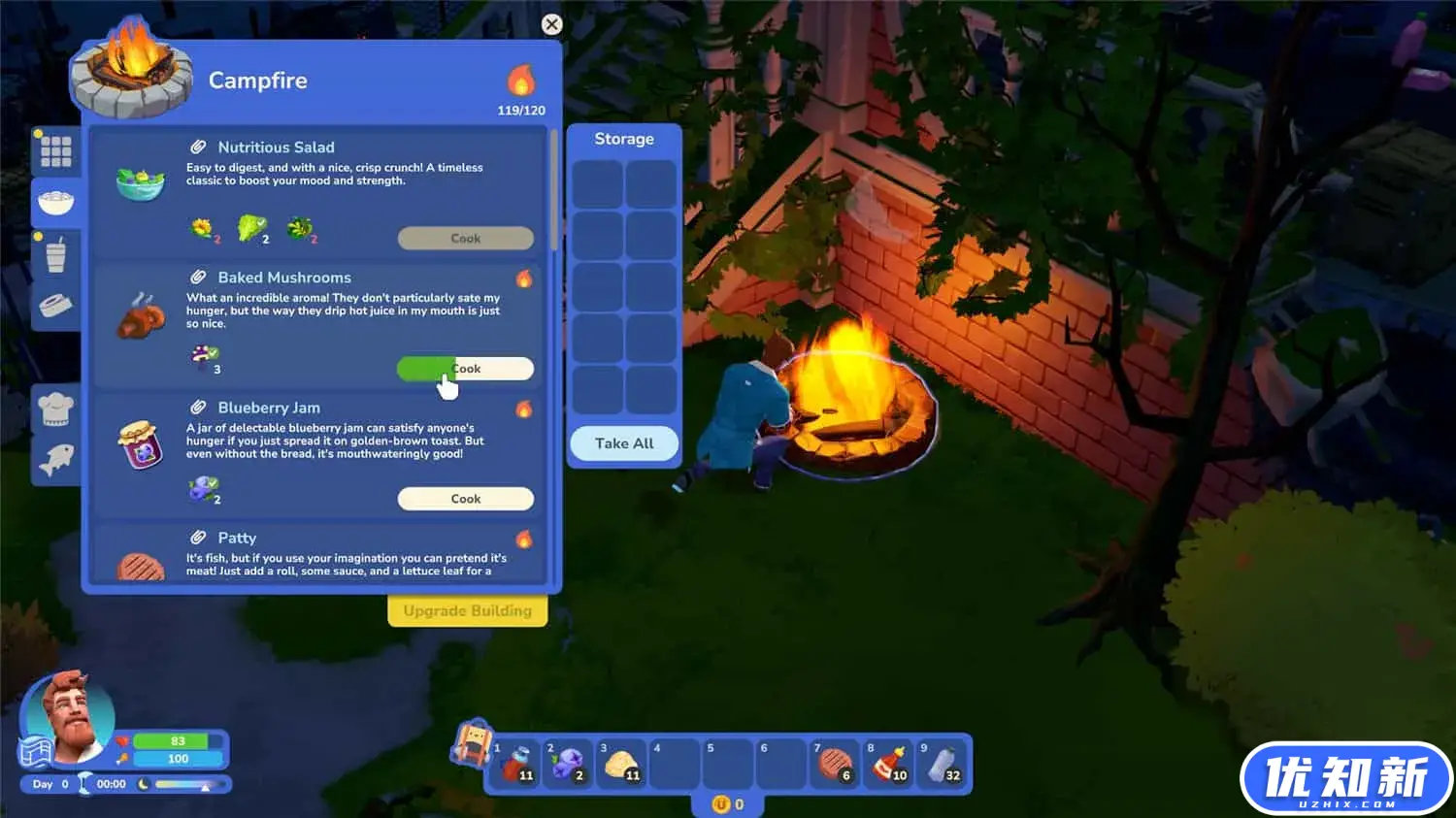Upgrade the Campfire building
Image resolution: width=1456 pixels, height=818 pixels.
(x=467, y=610)
